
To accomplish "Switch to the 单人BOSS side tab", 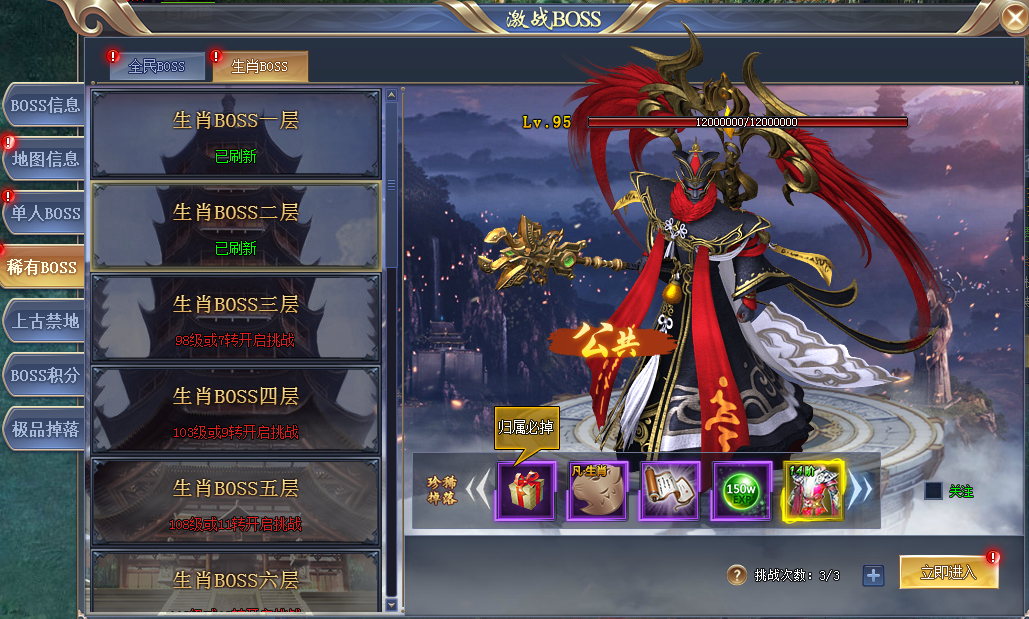I will 44,213.
